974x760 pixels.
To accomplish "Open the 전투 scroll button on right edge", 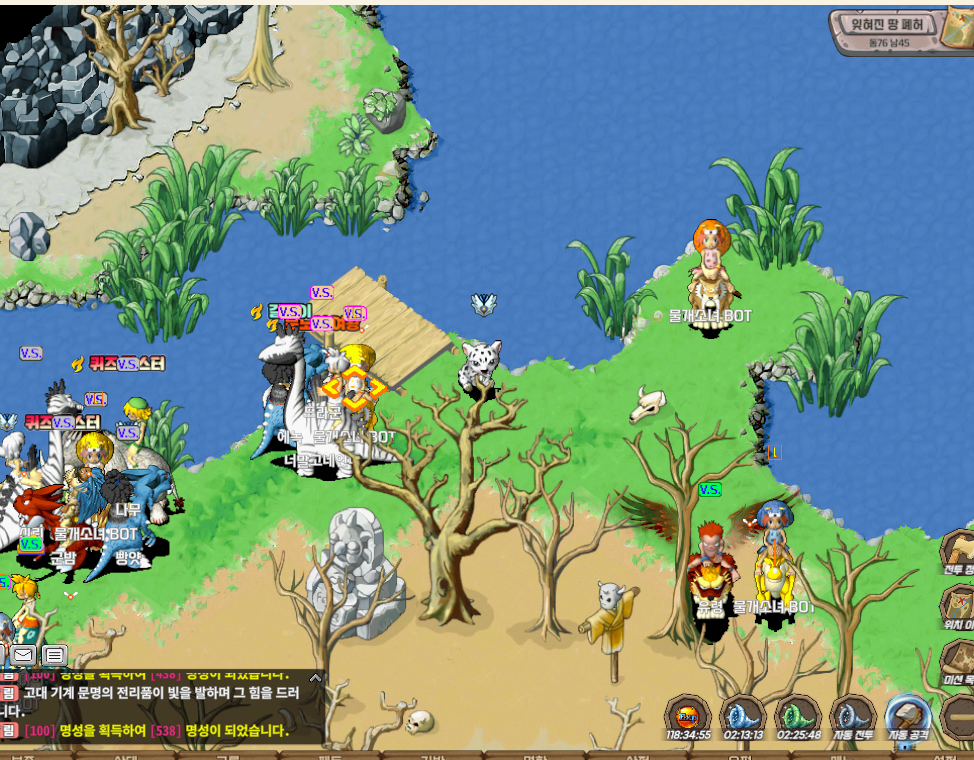I will (960, 553).
